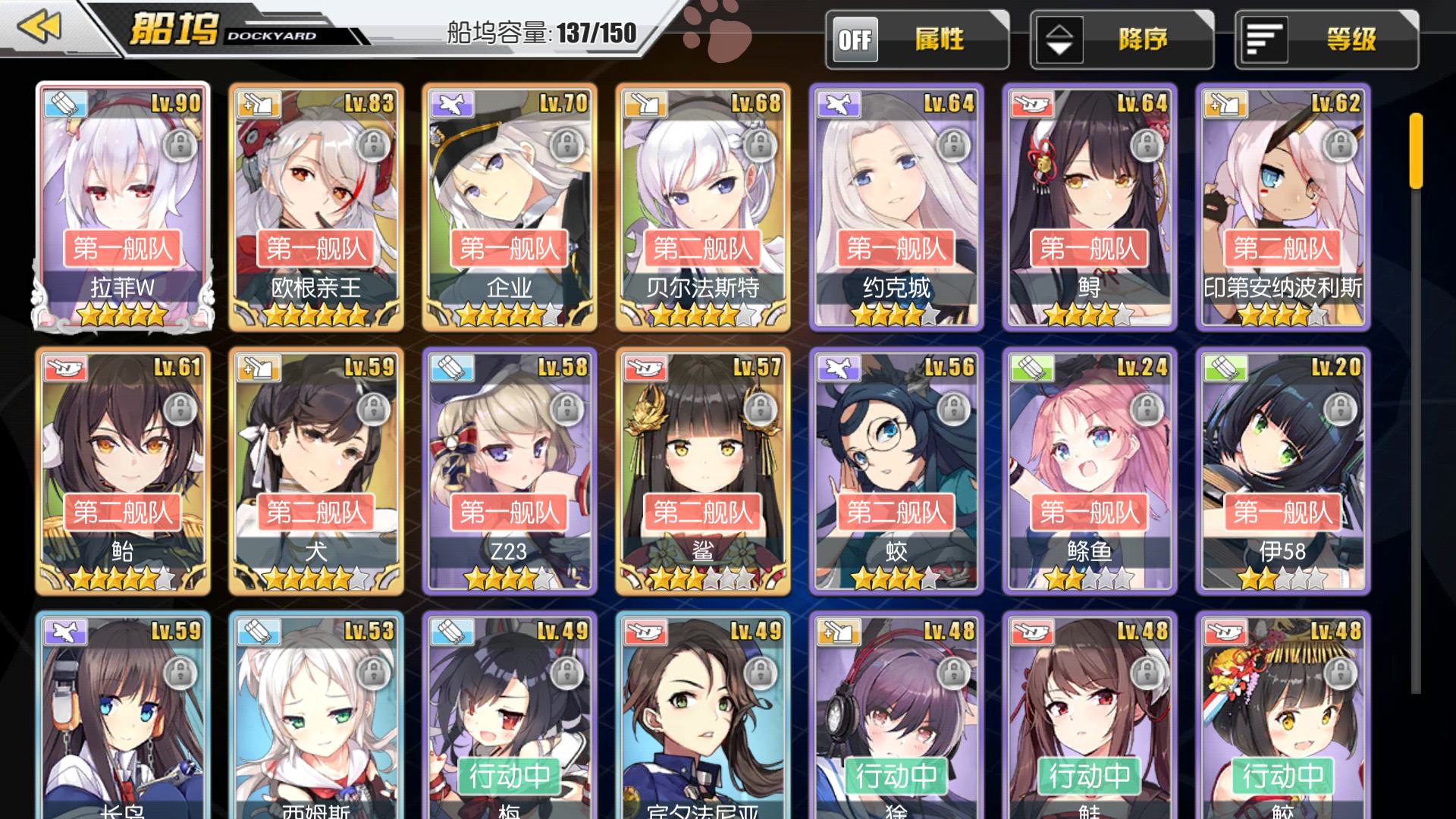
Task: Choose the 欧根亲王 Lv.83 card
Action: [x=316, y=206]
